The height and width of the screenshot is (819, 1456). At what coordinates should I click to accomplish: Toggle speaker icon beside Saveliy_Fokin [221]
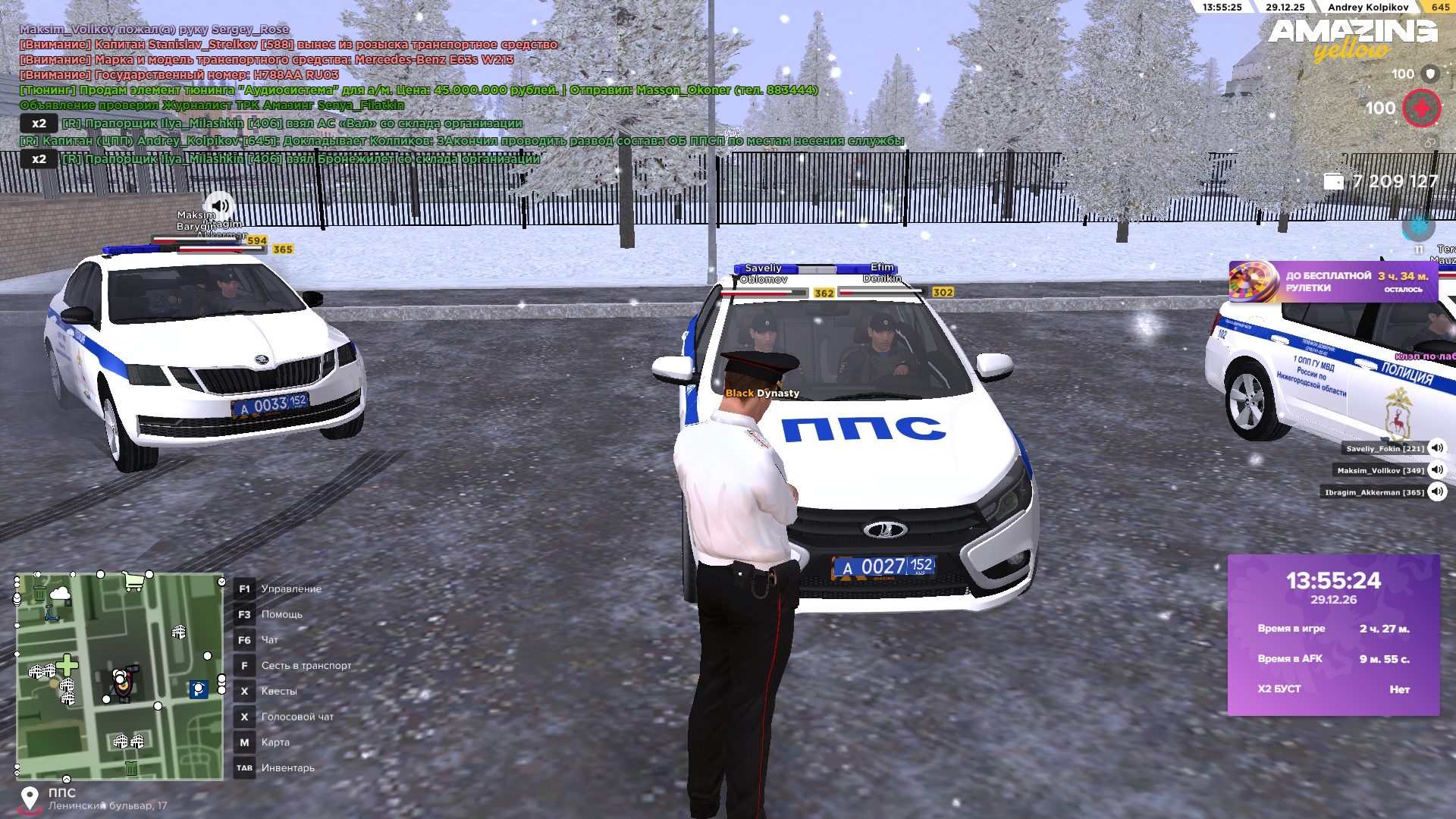tap(1436, 448)
